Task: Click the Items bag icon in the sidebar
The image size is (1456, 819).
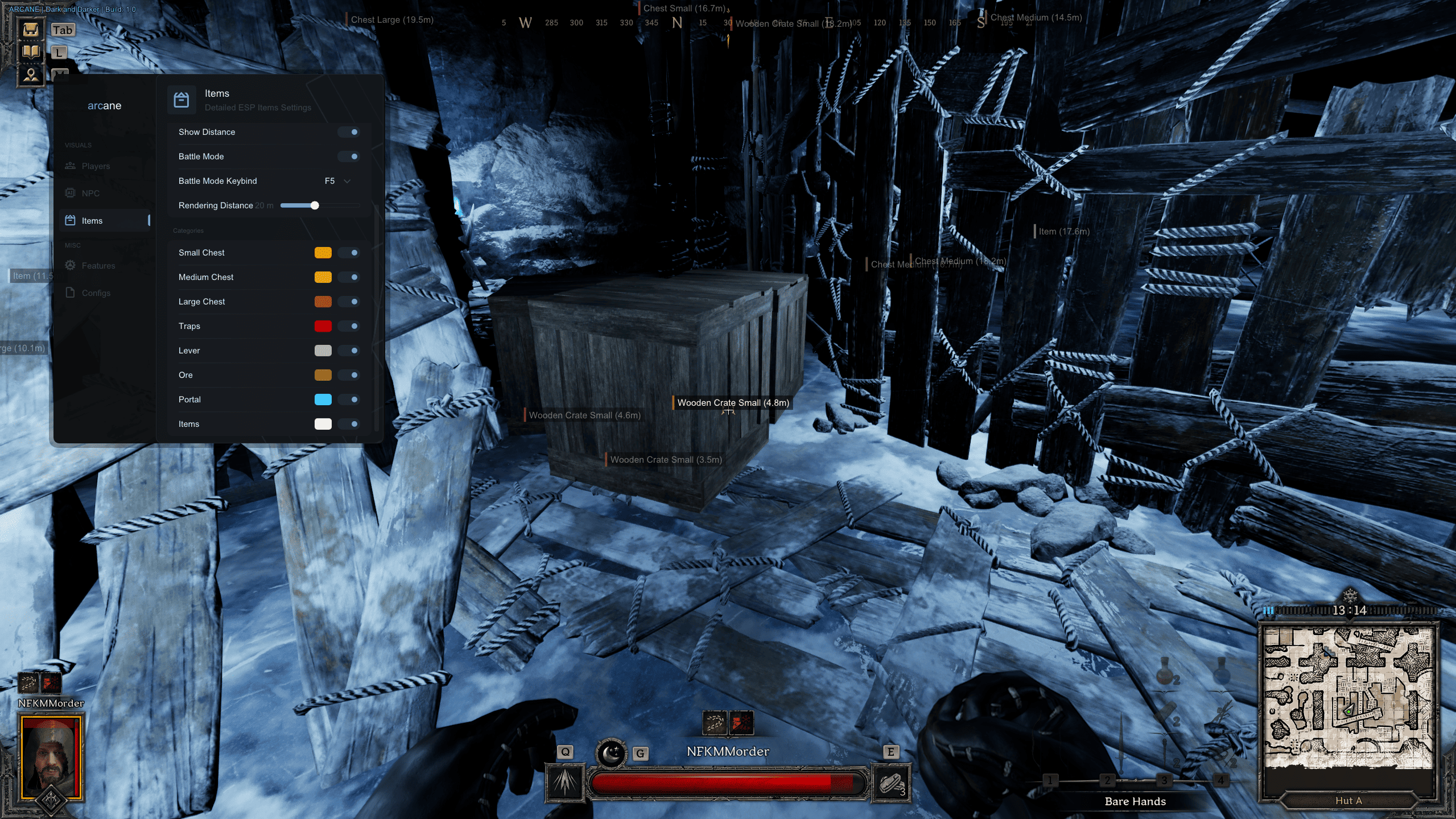Action: point(70,220)
